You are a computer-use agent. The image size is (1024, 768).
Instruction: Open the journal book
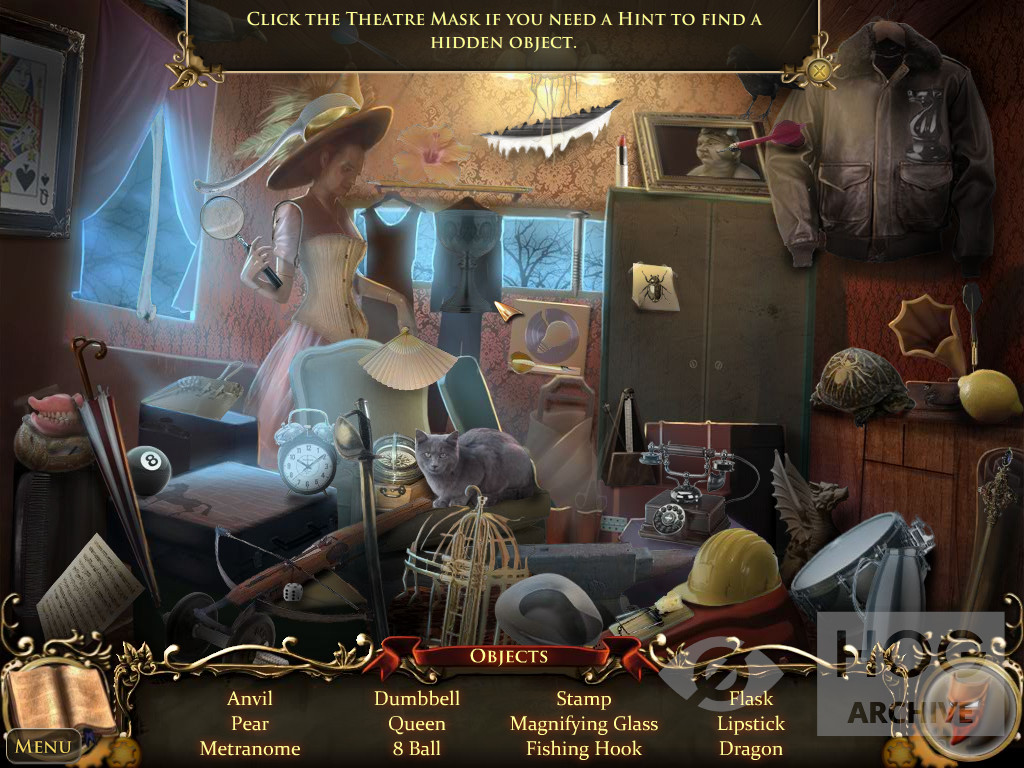tap(58, 695)
